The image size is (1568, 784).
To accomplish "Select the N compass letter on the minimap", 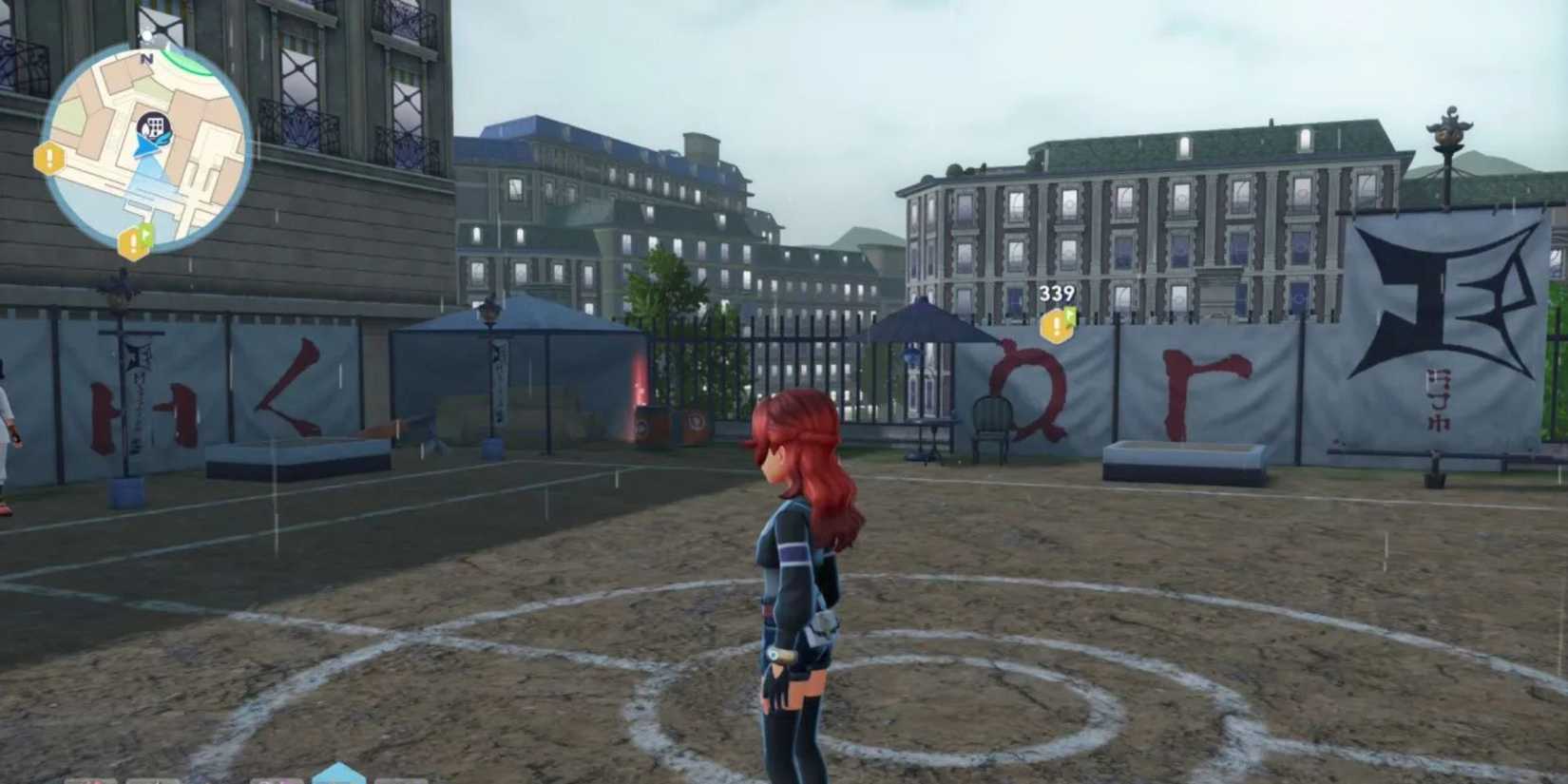I will pyautogui.click(x=147, y=59).
